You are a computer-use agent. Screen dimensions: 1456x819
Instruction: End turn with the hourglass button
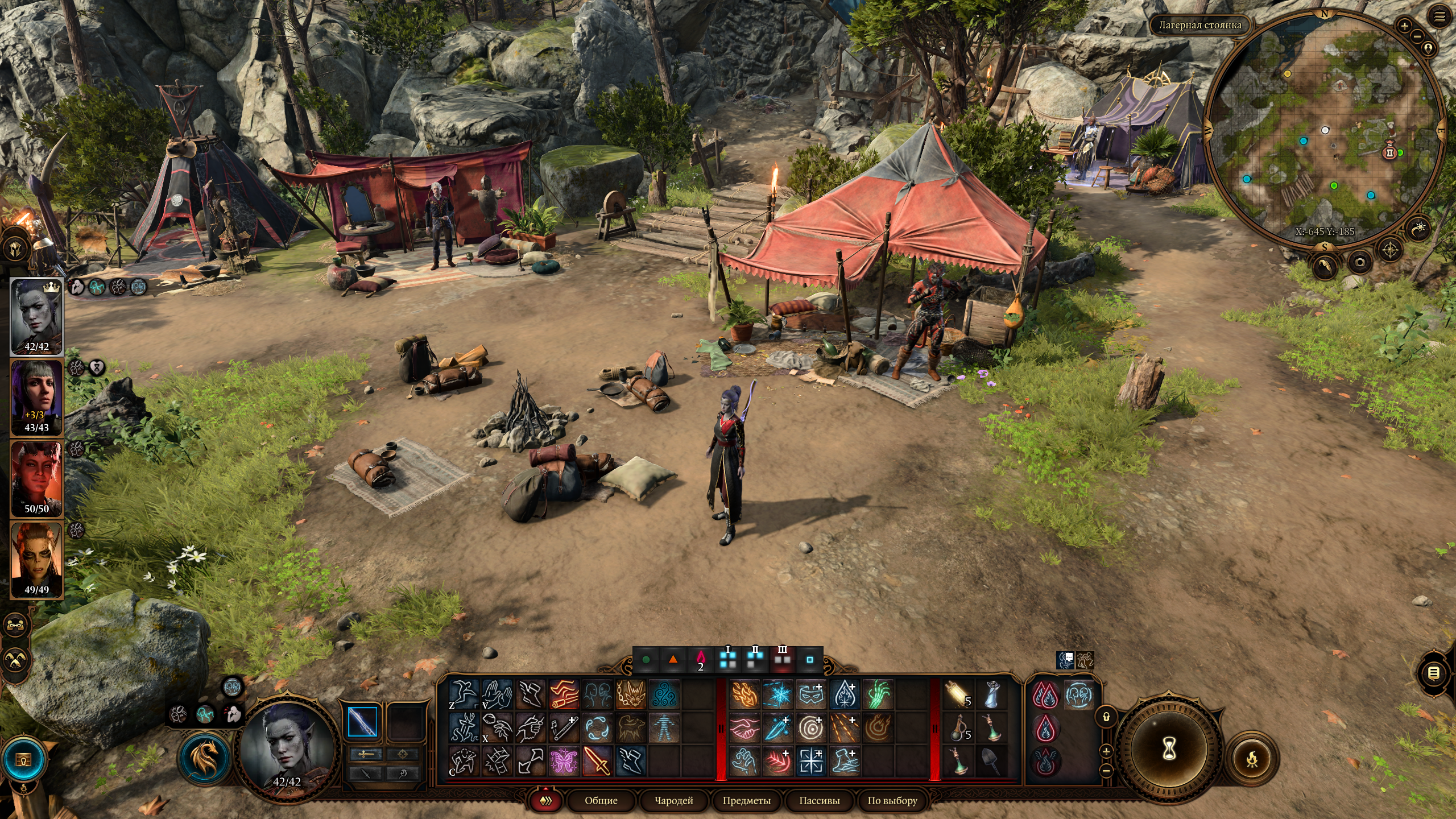click(1169, 750)
